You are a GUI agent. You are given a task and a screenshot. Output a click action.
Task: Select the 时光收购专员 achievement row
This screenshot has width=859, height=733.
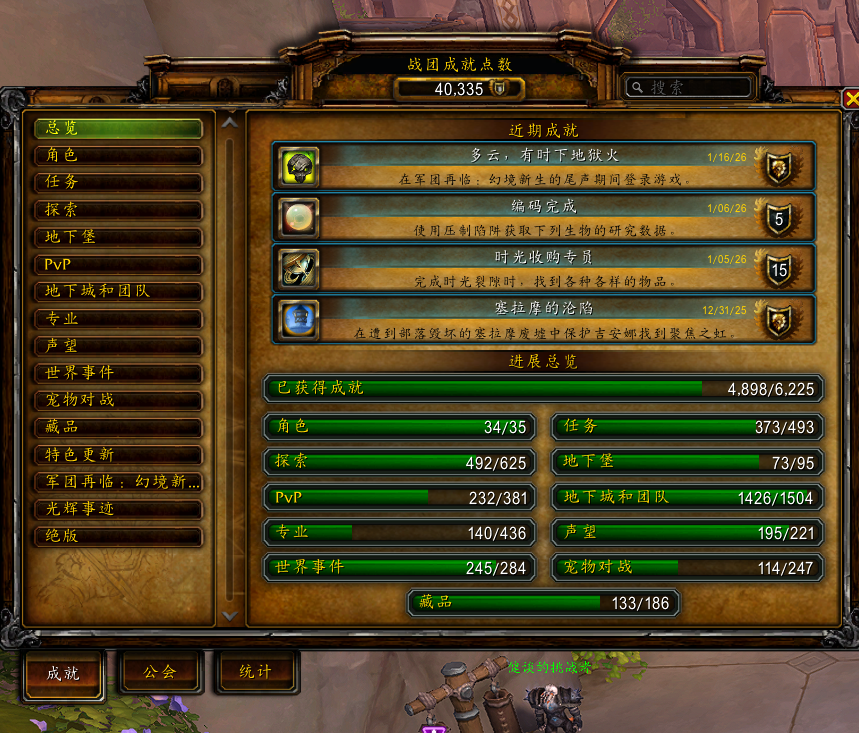point(543,268)
